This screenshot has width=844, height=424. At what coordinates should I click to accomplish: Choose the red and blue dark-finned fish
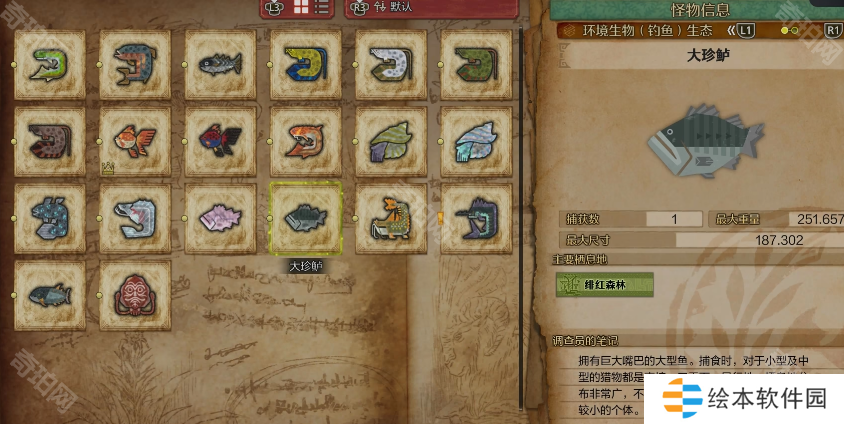[x=220, y=141]
